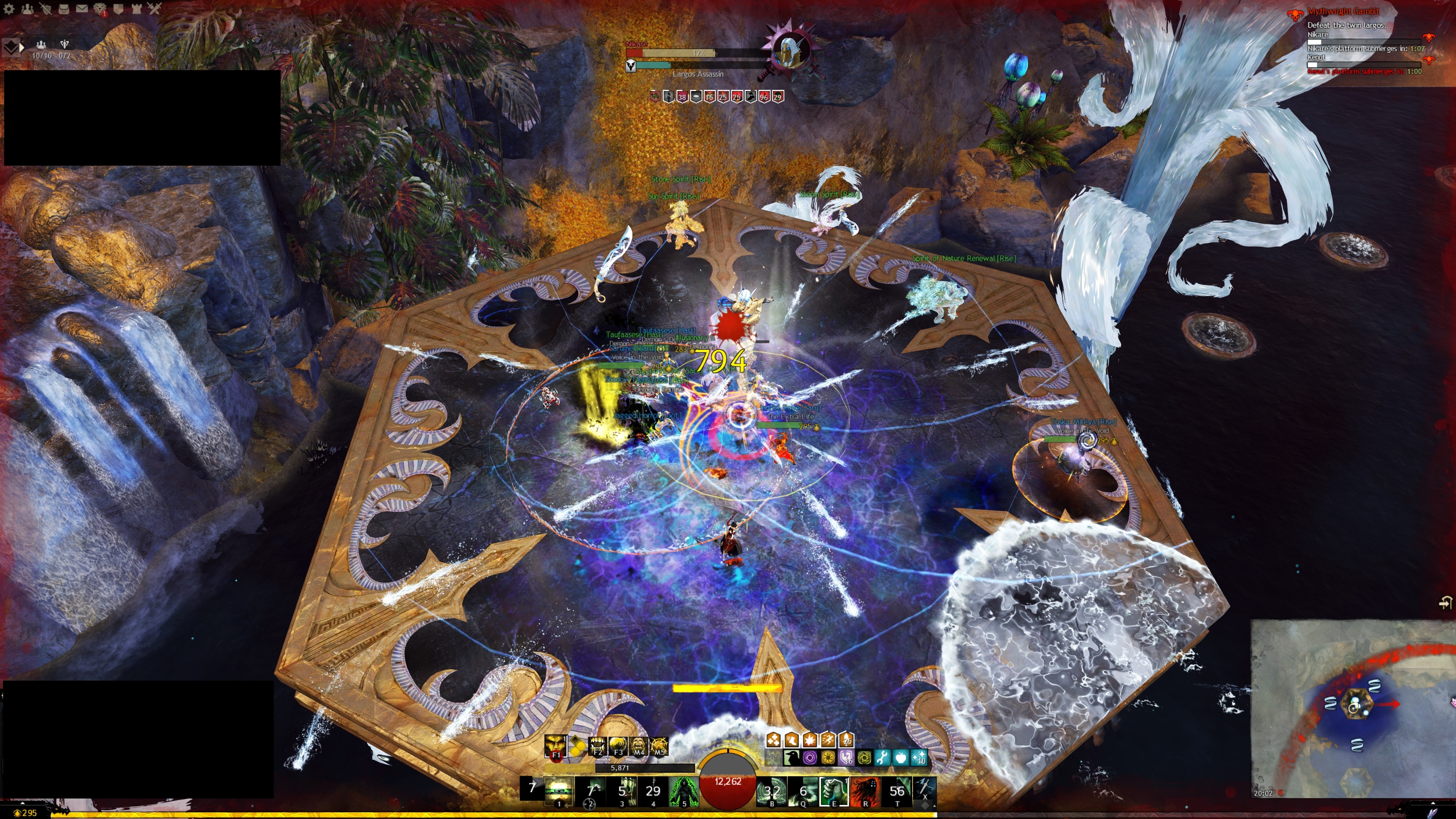Use the green fist utility skill E
Screen dimensions: 1456x819
click(x=834, y=791)
